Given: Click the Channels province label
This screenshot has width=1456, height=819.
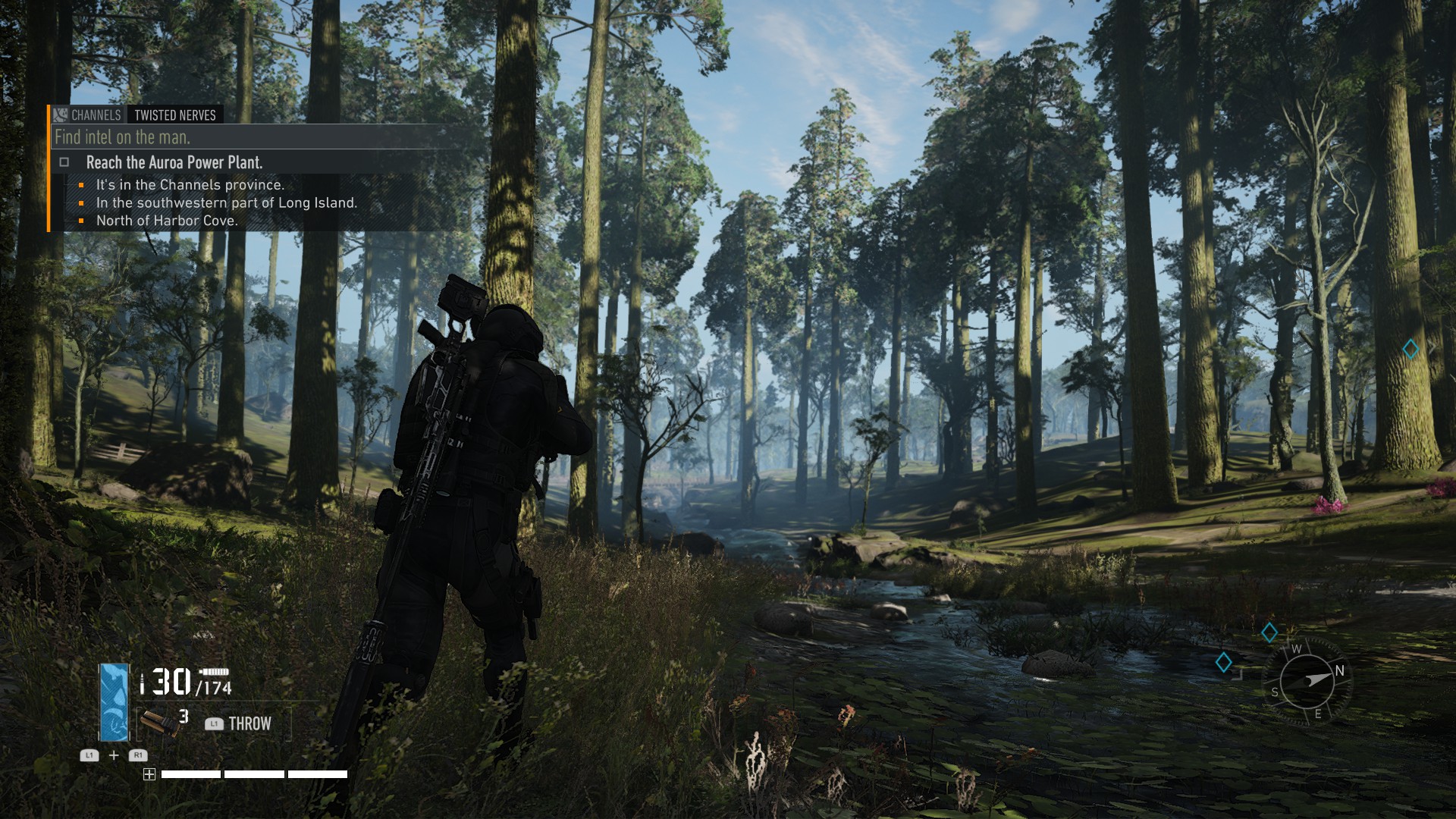Looking at the screenshot, I should pyautogui.click(x=96, y=115).
